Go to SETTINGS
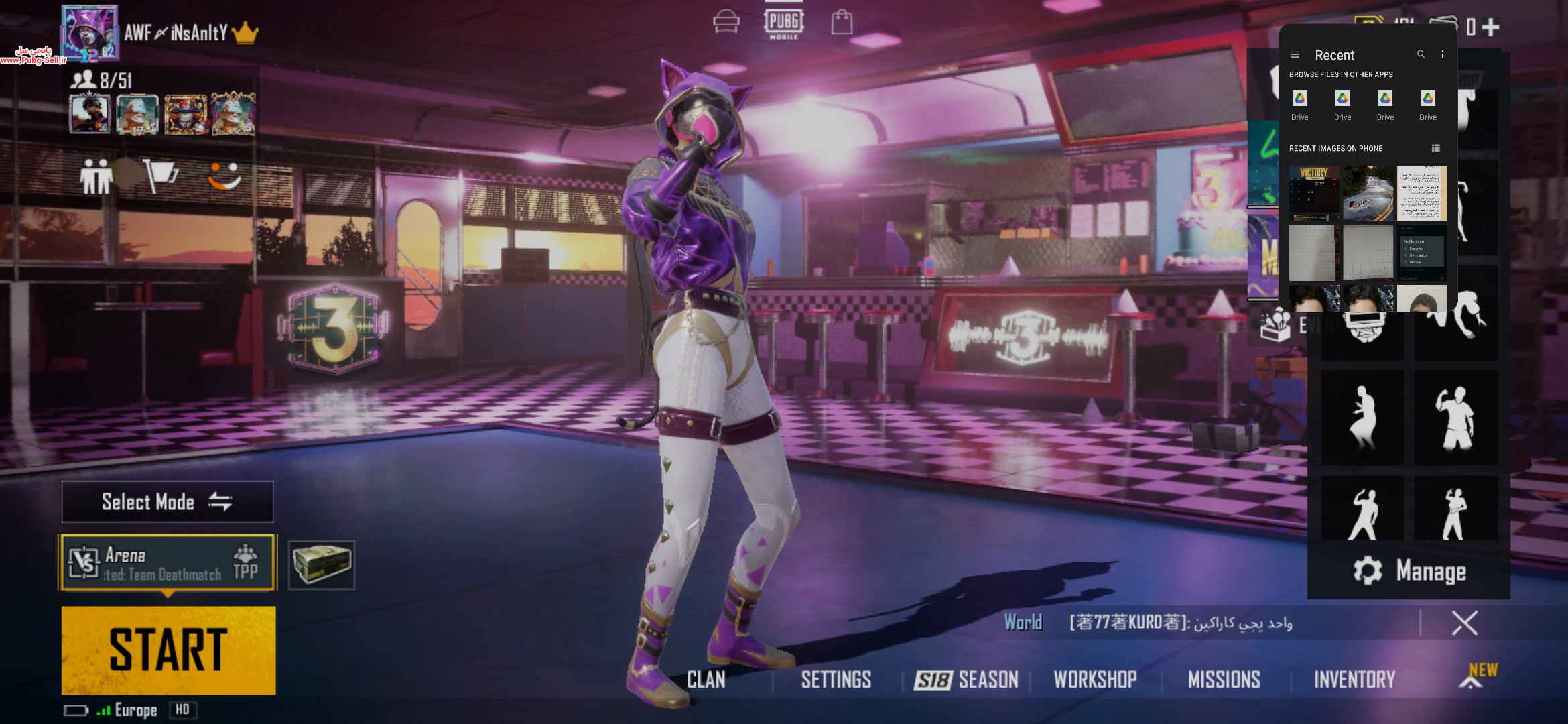This screenshot has height=724, width=1568. coord(836,680)
